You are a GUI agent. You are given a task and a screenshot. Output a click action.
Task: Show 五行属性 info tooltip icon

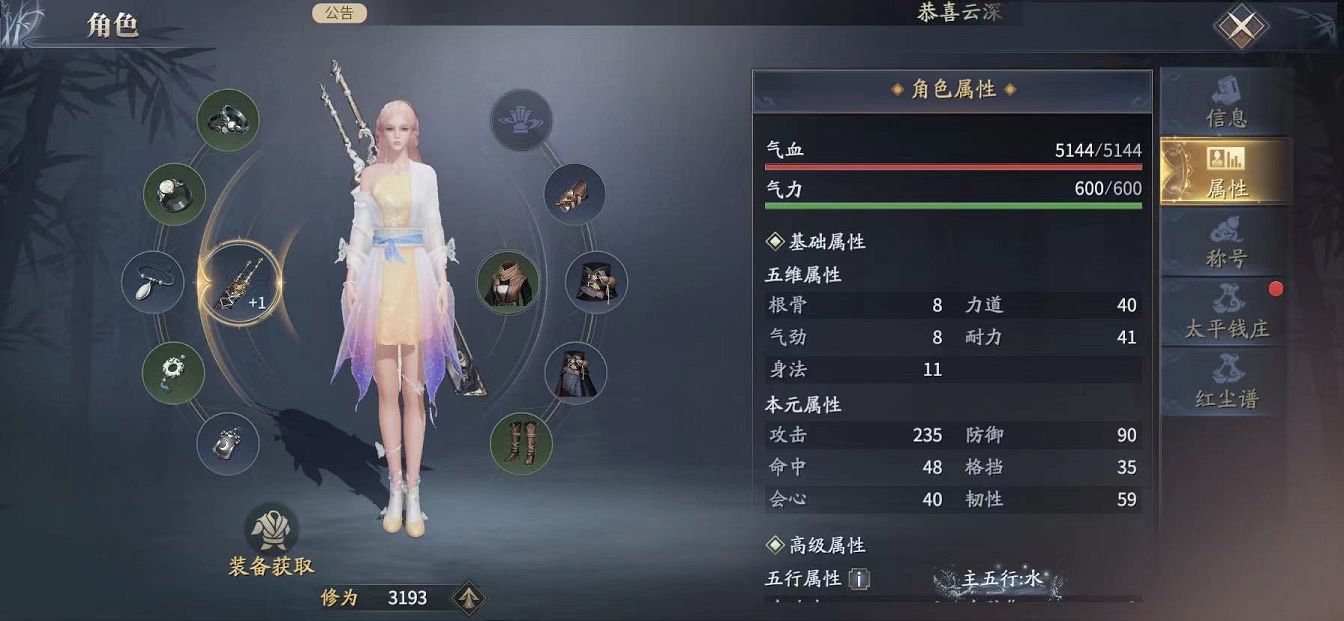858,579
